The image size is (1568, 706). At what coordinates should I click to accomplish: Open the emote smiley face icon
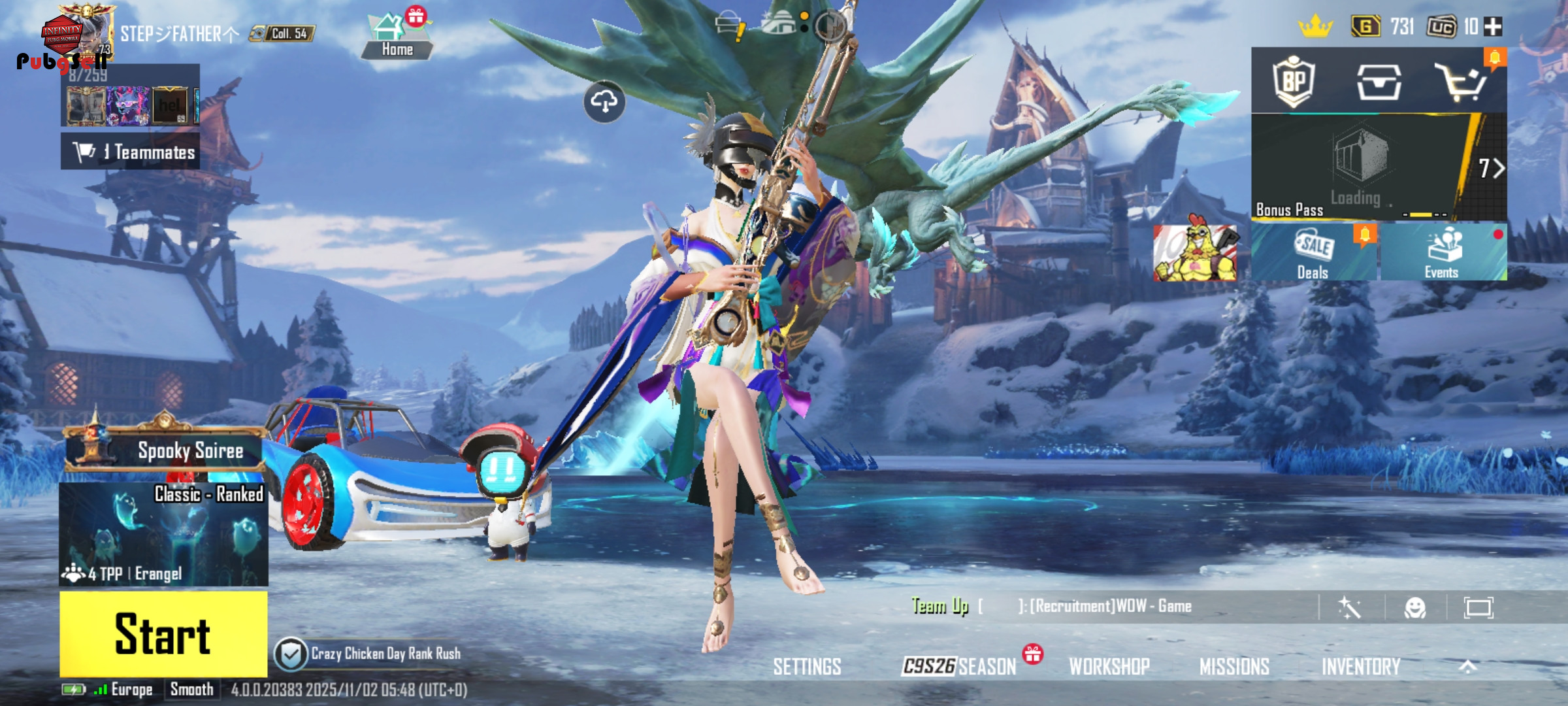1415,608
